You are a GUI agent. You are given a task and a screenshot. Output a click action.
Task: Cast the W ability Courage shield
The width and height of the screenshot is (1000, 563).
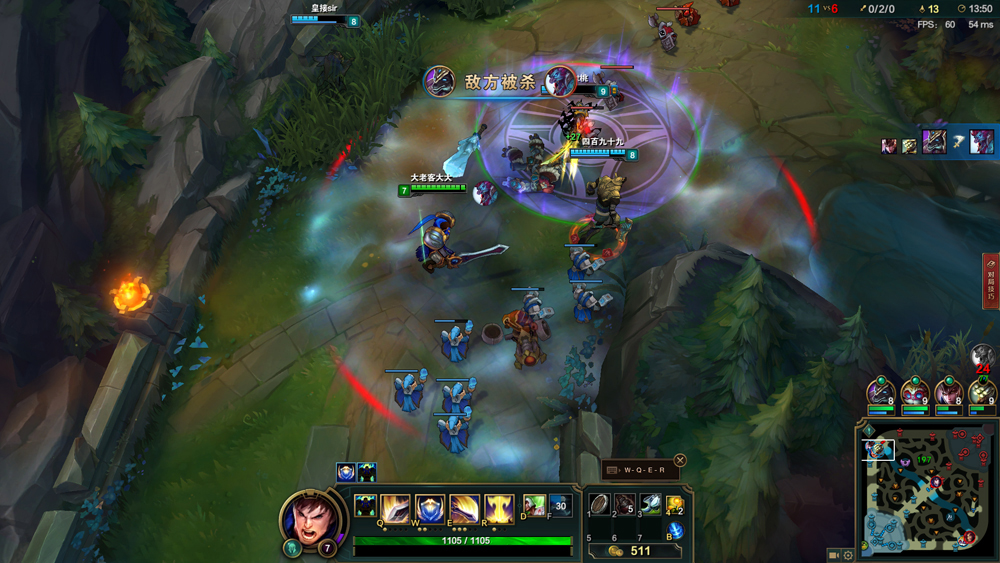click(430, 507)
